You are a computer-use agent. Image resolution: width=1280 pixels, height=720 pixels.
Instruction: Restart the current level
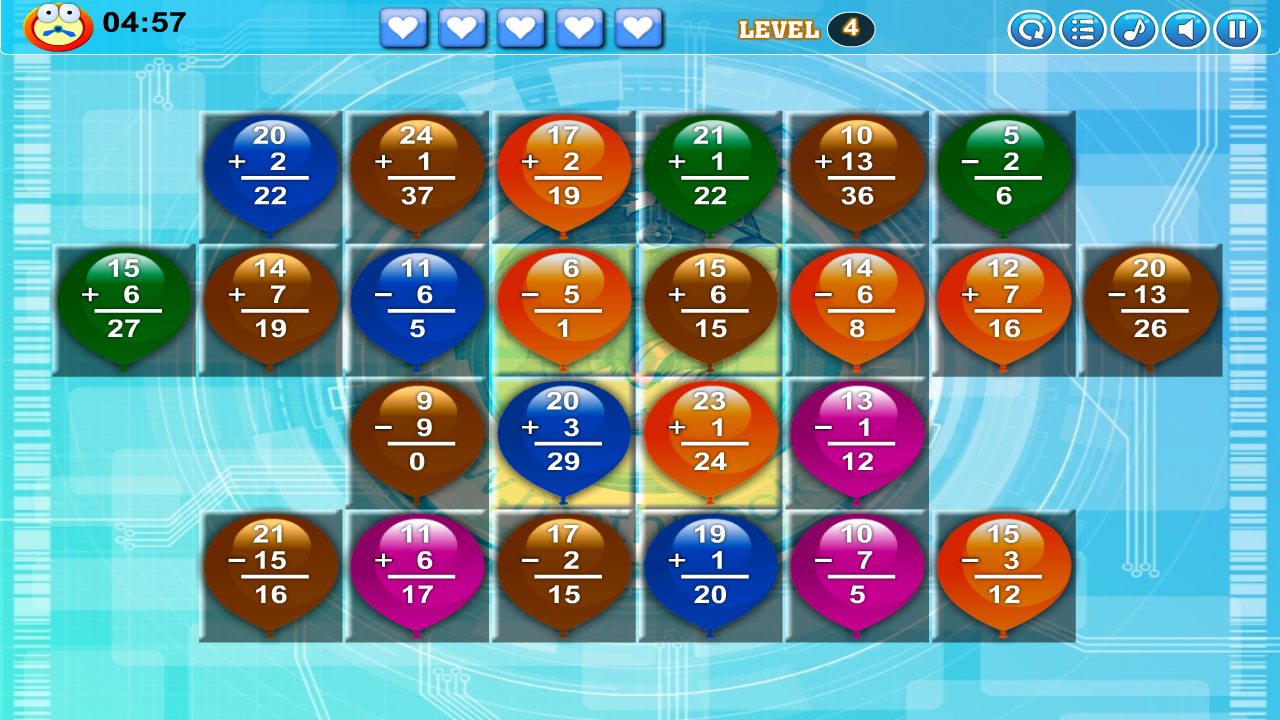coord(1032,29)
